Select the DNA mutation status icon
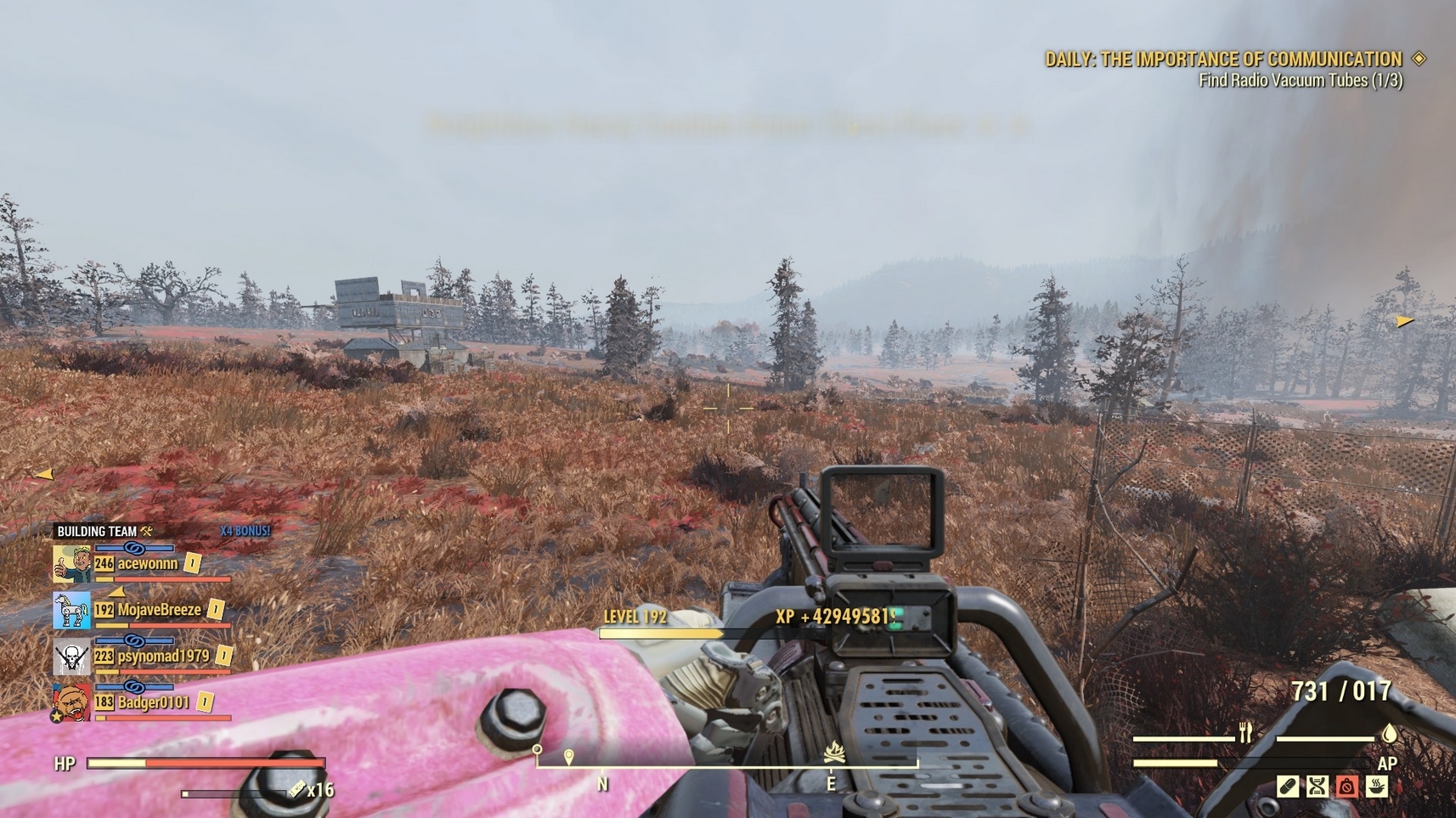 (x=1317, y=787)
